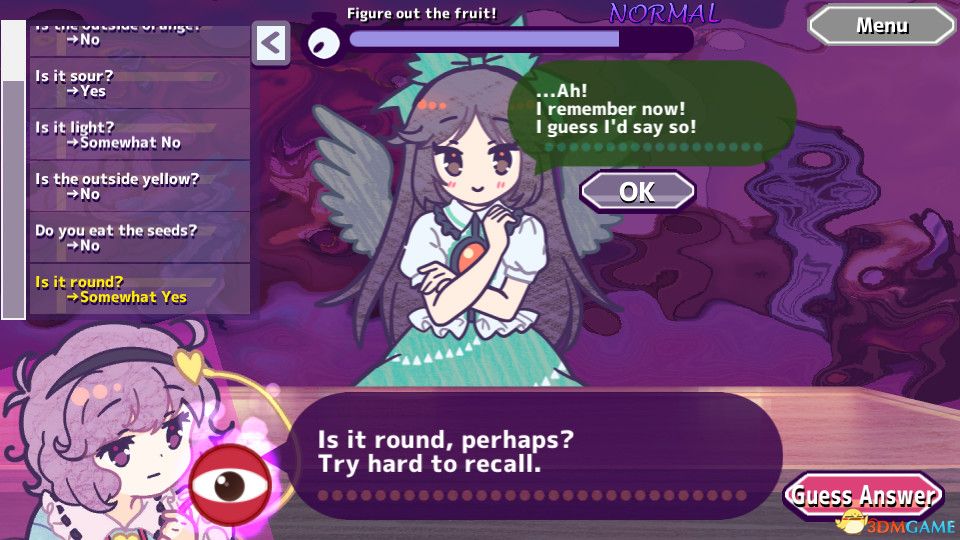Select the "Is it light?" log entry

tap(139, 135)
